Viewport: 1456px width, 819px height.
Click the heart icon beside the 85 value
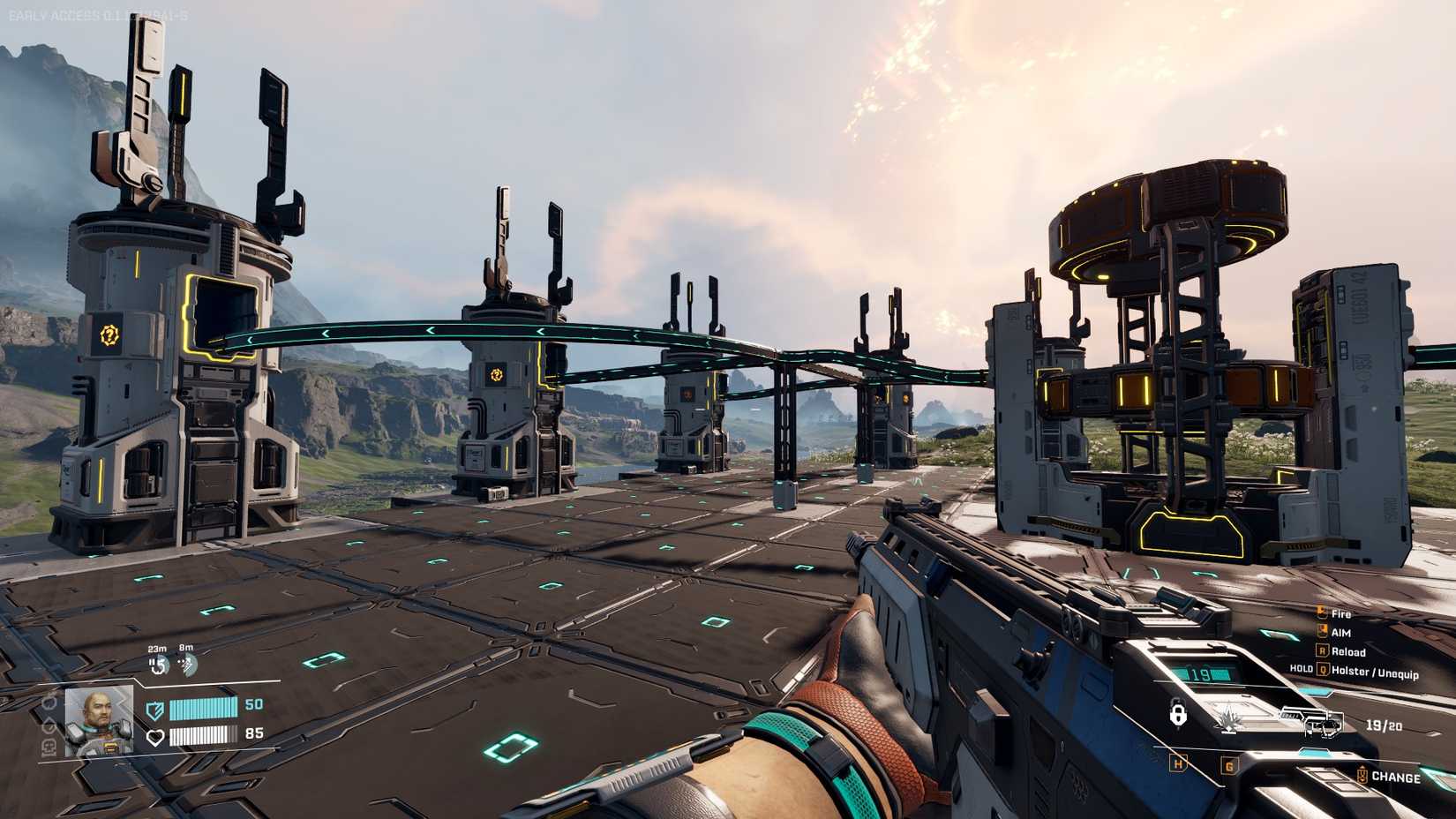156,737
